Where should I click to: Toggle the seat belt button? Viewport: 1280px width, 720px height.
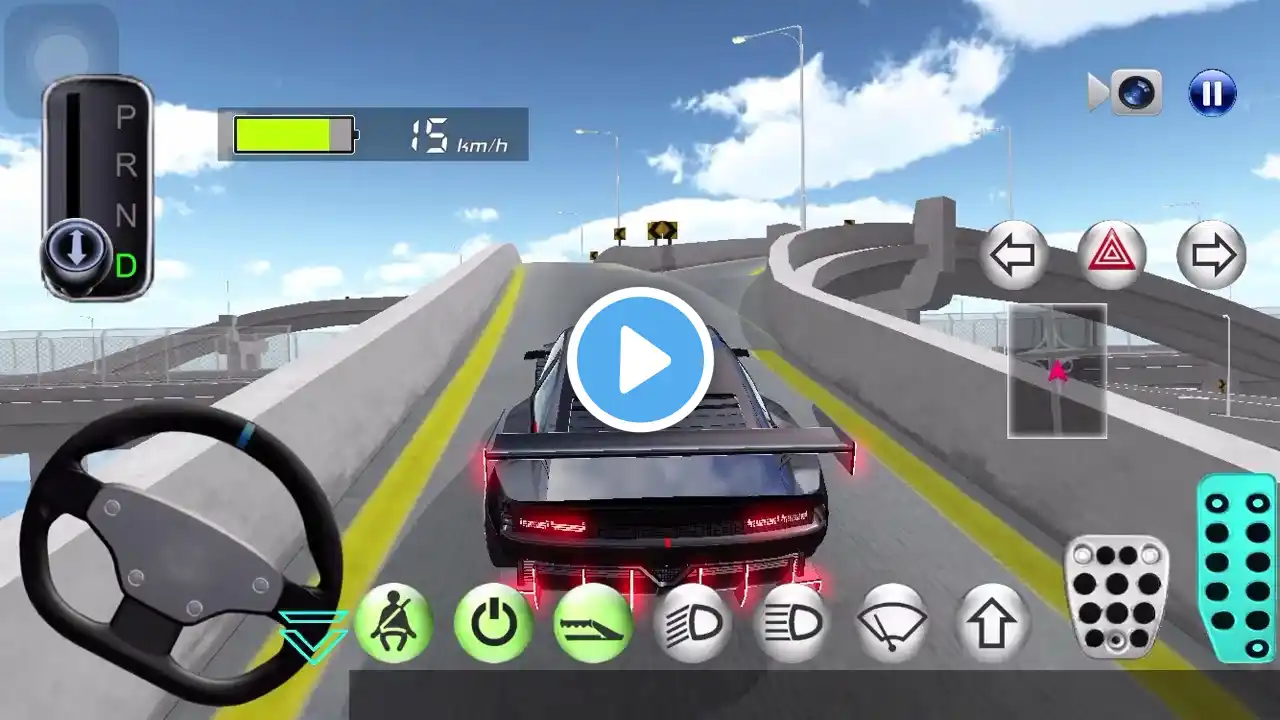(x=393, y=624)
